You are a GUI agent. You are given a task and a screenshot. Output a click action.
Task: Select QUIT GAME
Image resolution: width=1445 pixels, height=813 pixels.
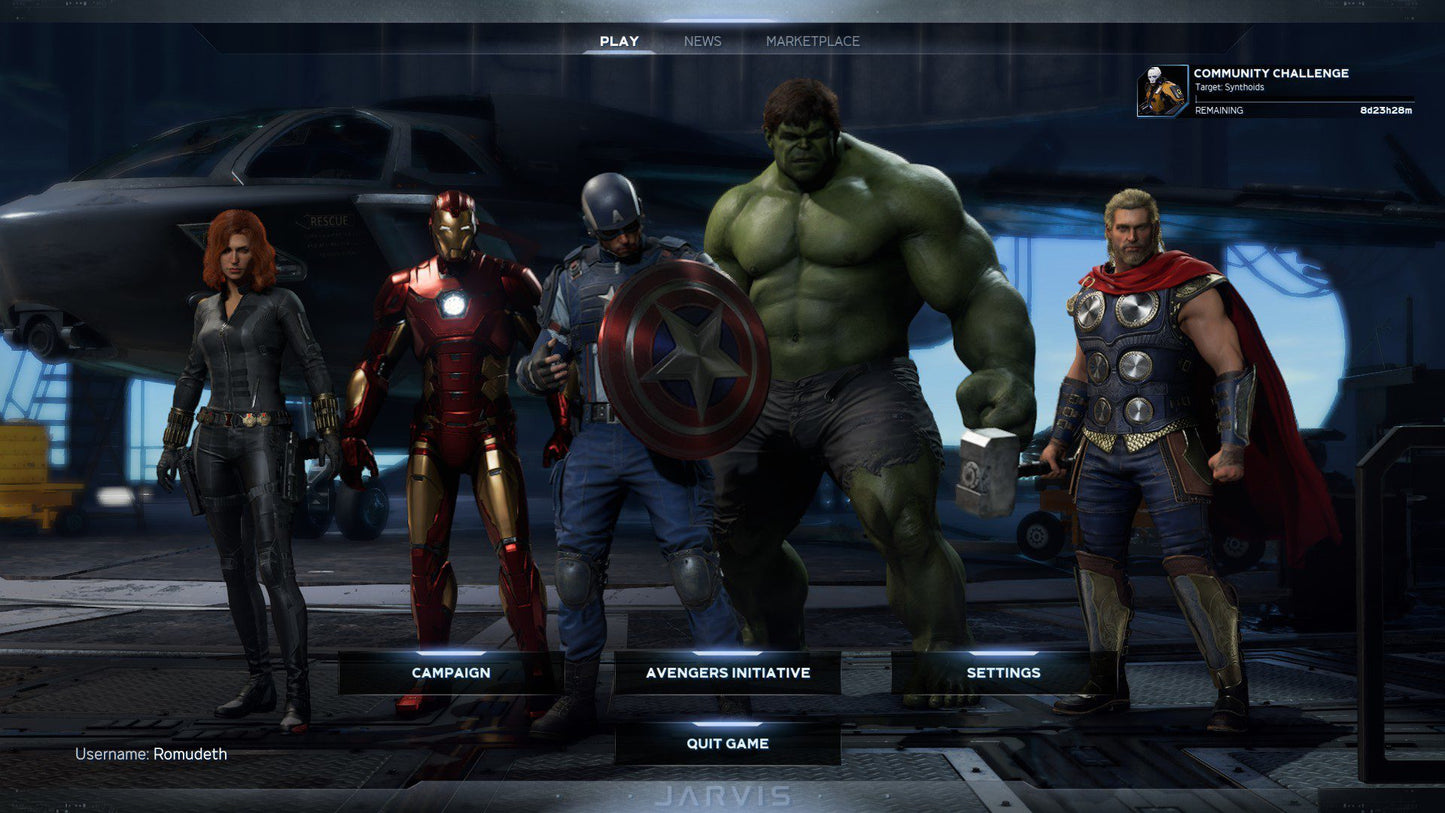728,744
